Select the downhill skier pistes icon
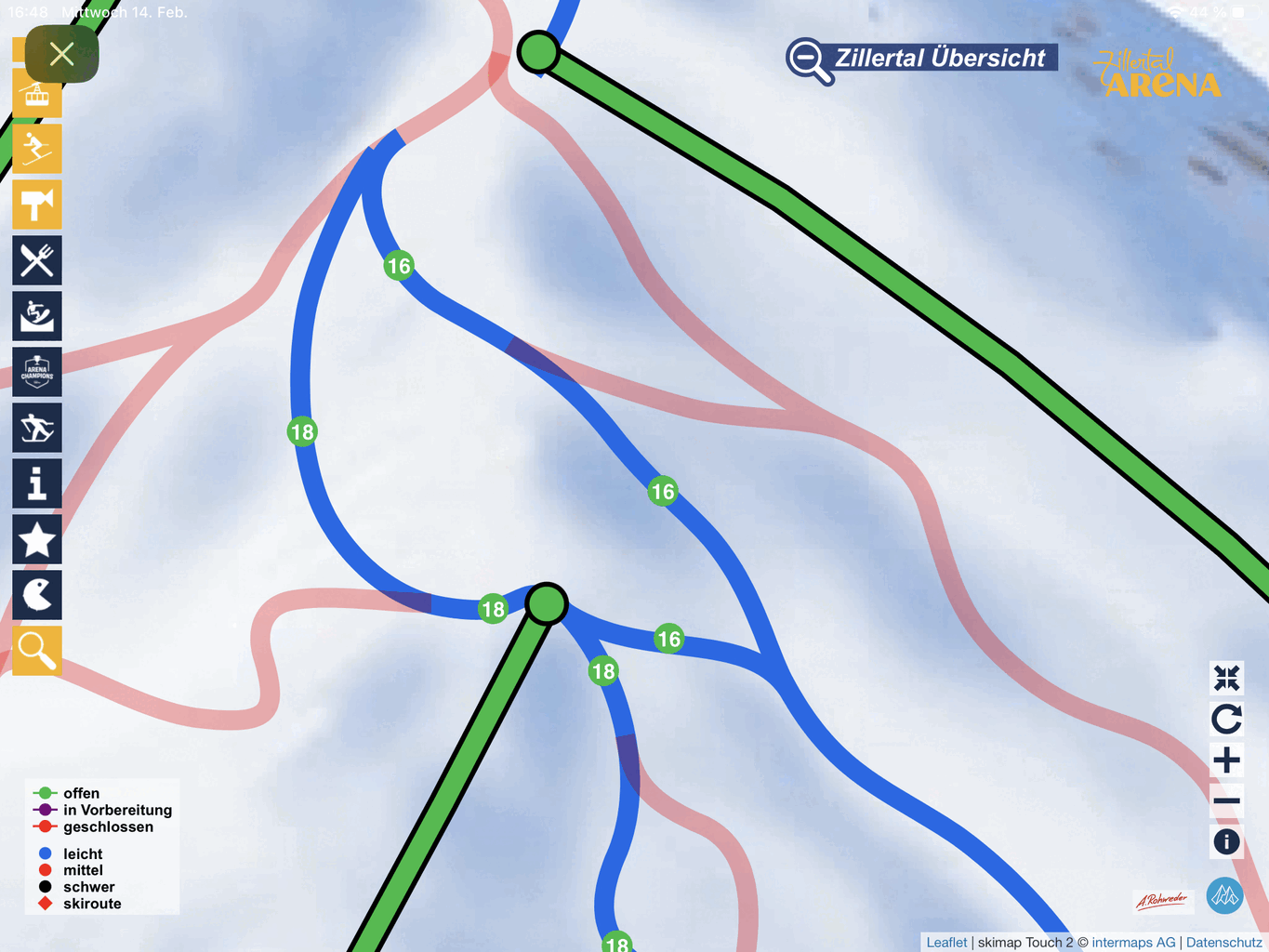 click(37, 149)
